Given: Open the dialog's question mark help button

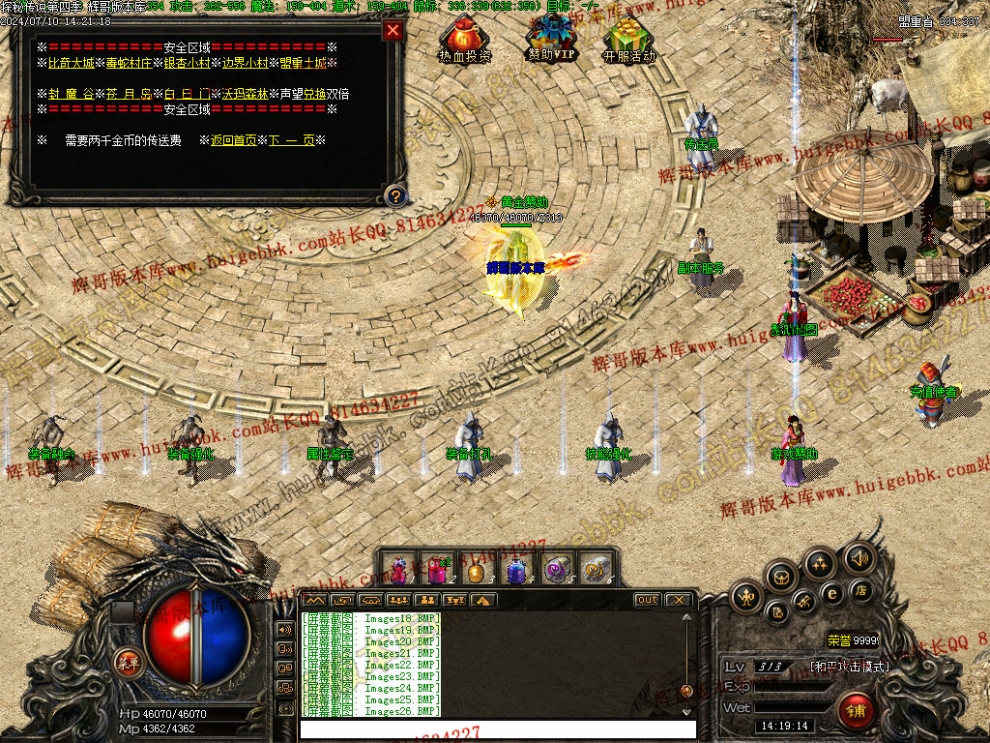Looking at the screenshot, I should pyautogui.click(x=396, y=196).
